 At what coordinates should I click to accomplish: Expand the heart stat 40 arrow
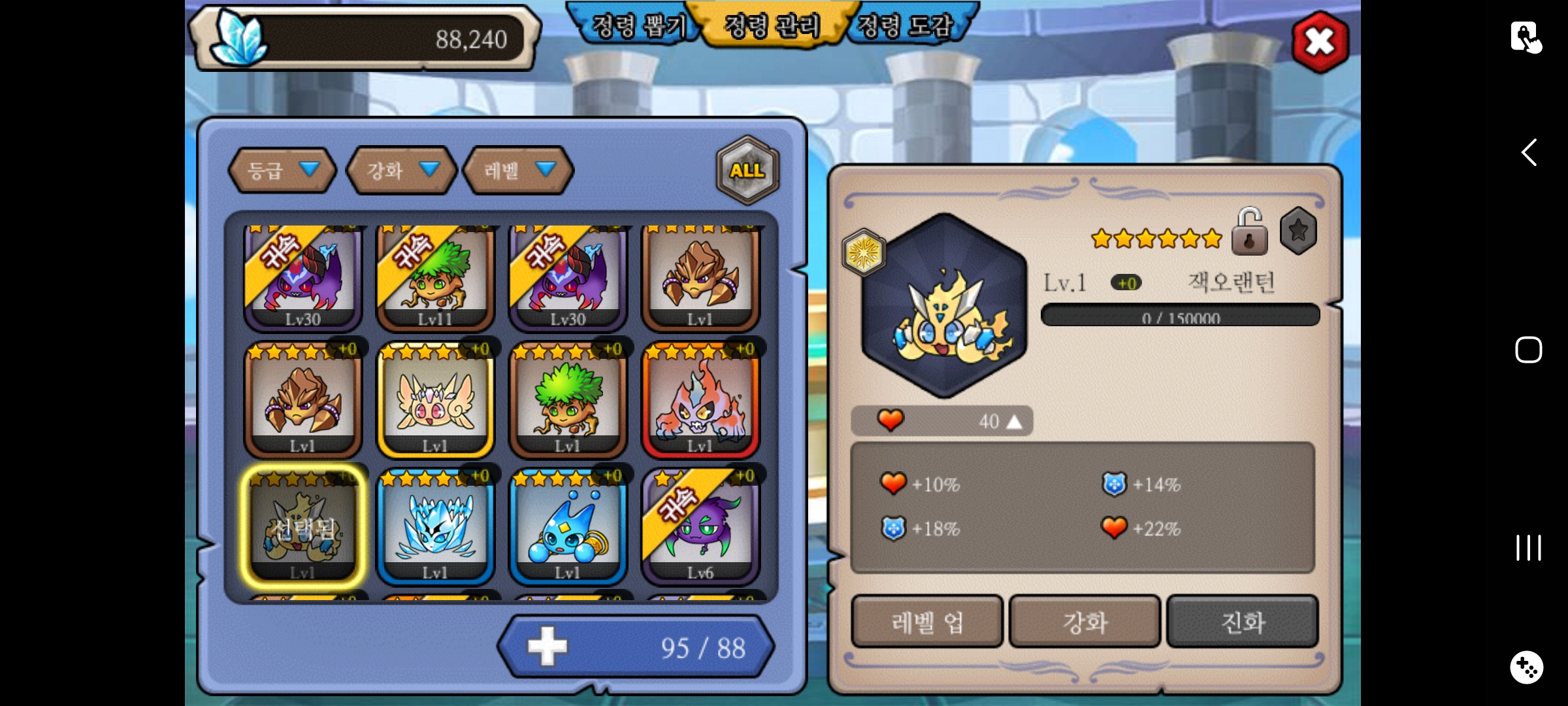(x=1014, y=422)
